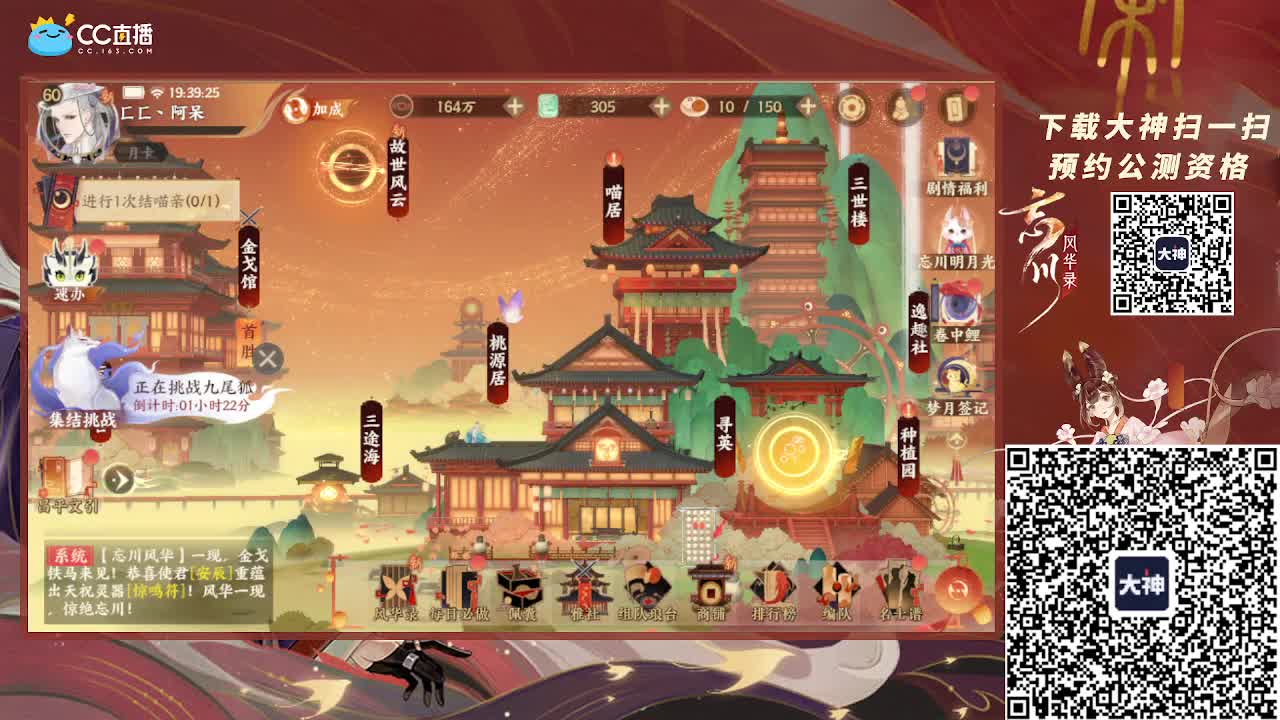Open the 名士谱 roster
This screenshot has width=1280, height=720.
point(899,586)
